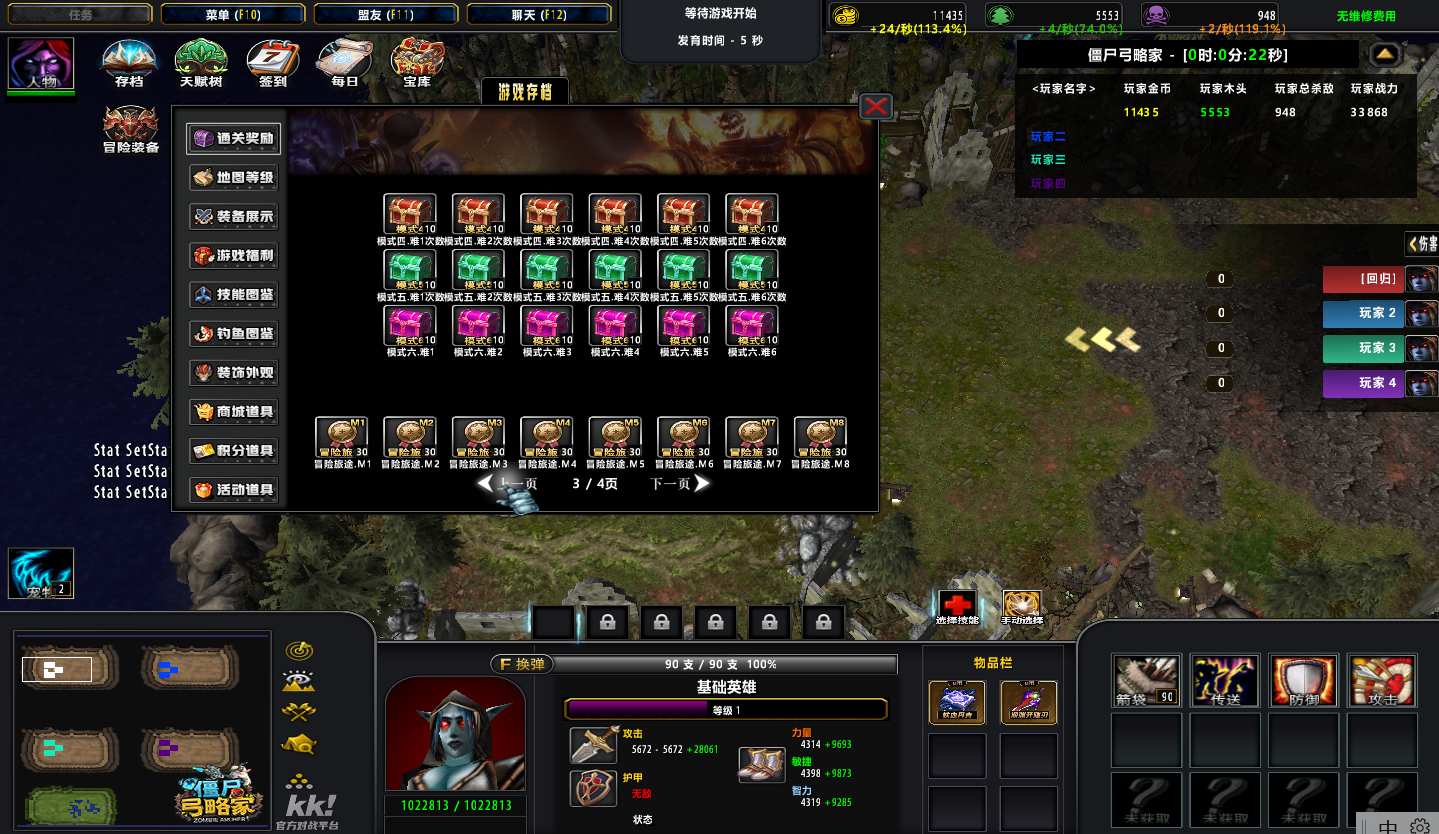Click the 天赋树 talent tree icon
1439x834 pixels.
201,62
